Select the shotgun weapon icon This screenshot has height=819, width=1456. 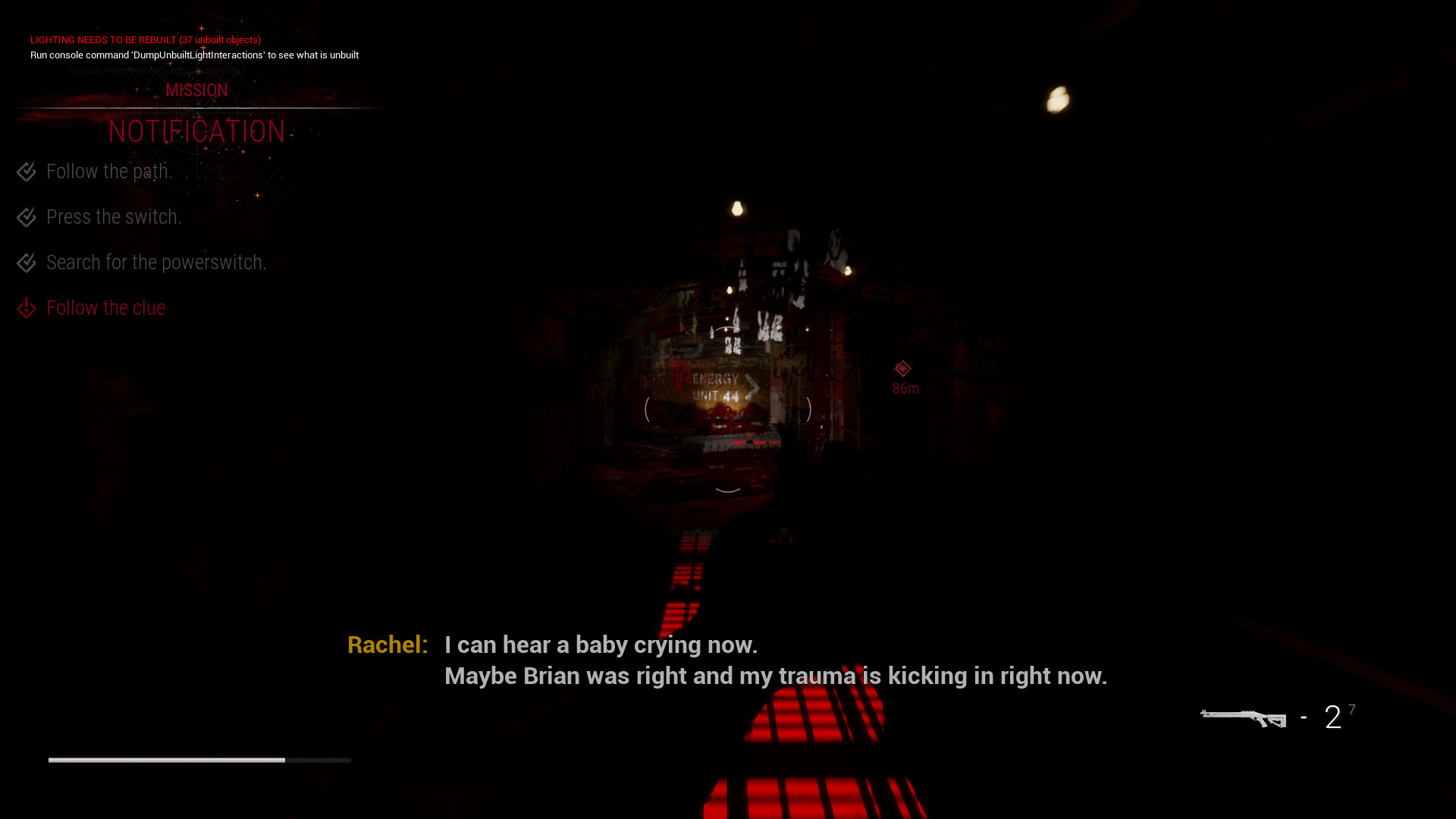click(x=1243, y=717)
